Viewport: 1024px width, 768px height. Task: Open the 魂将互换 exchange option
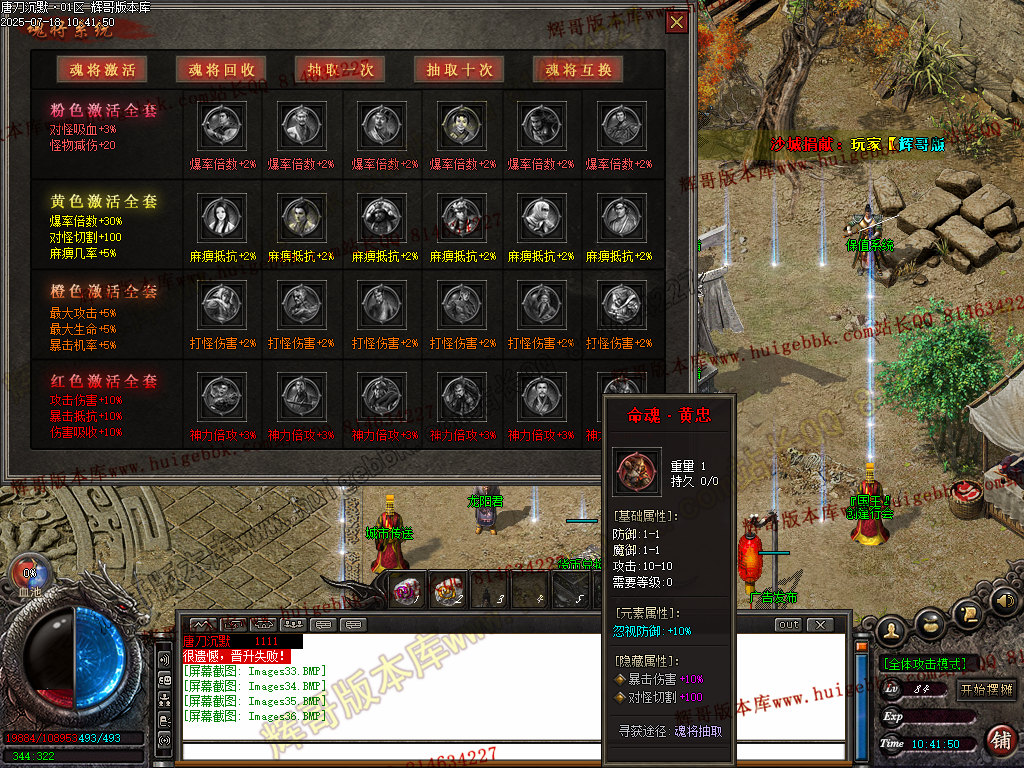coord(579,69)
